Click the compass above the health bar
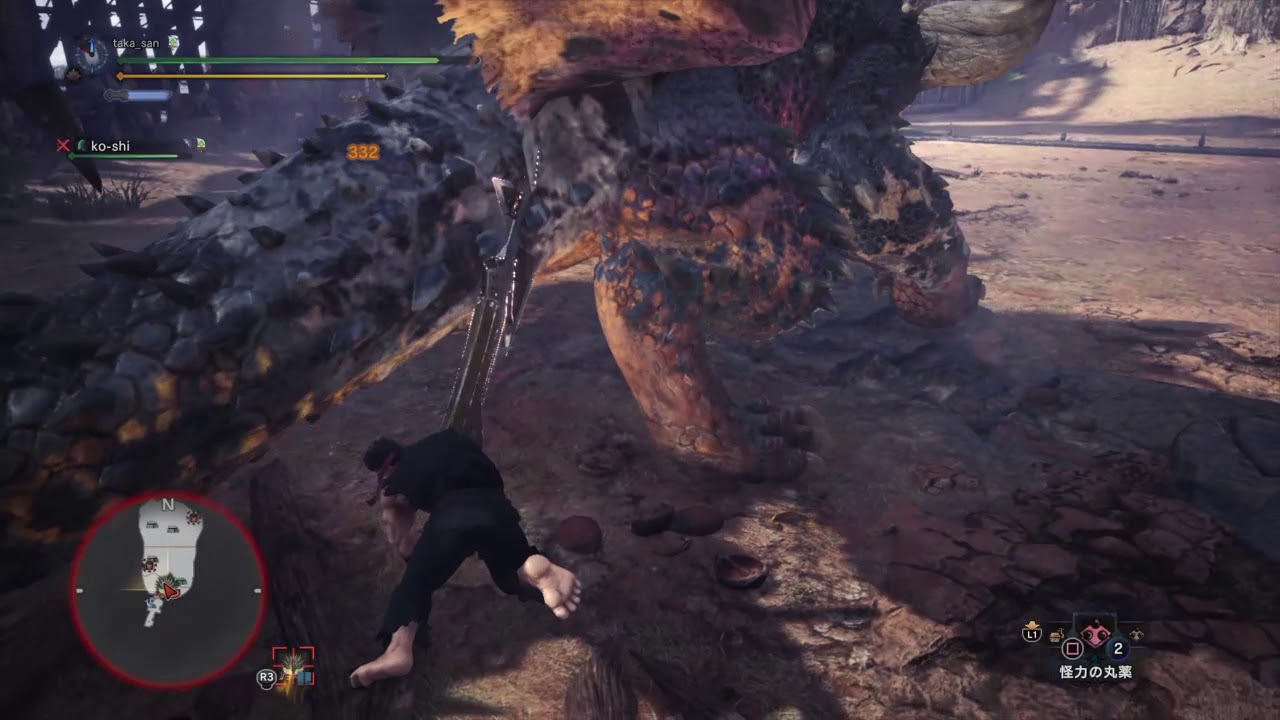Screen dimensions: 1280x720 91,53
